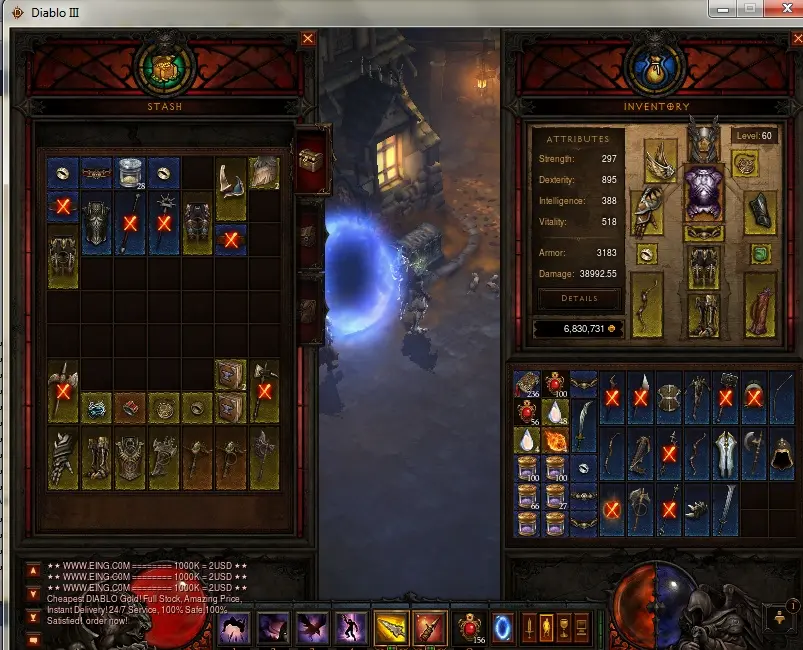Select the equipped bow weapon slot
This screenshot has height=650, width=803.
tap(646, 305)
